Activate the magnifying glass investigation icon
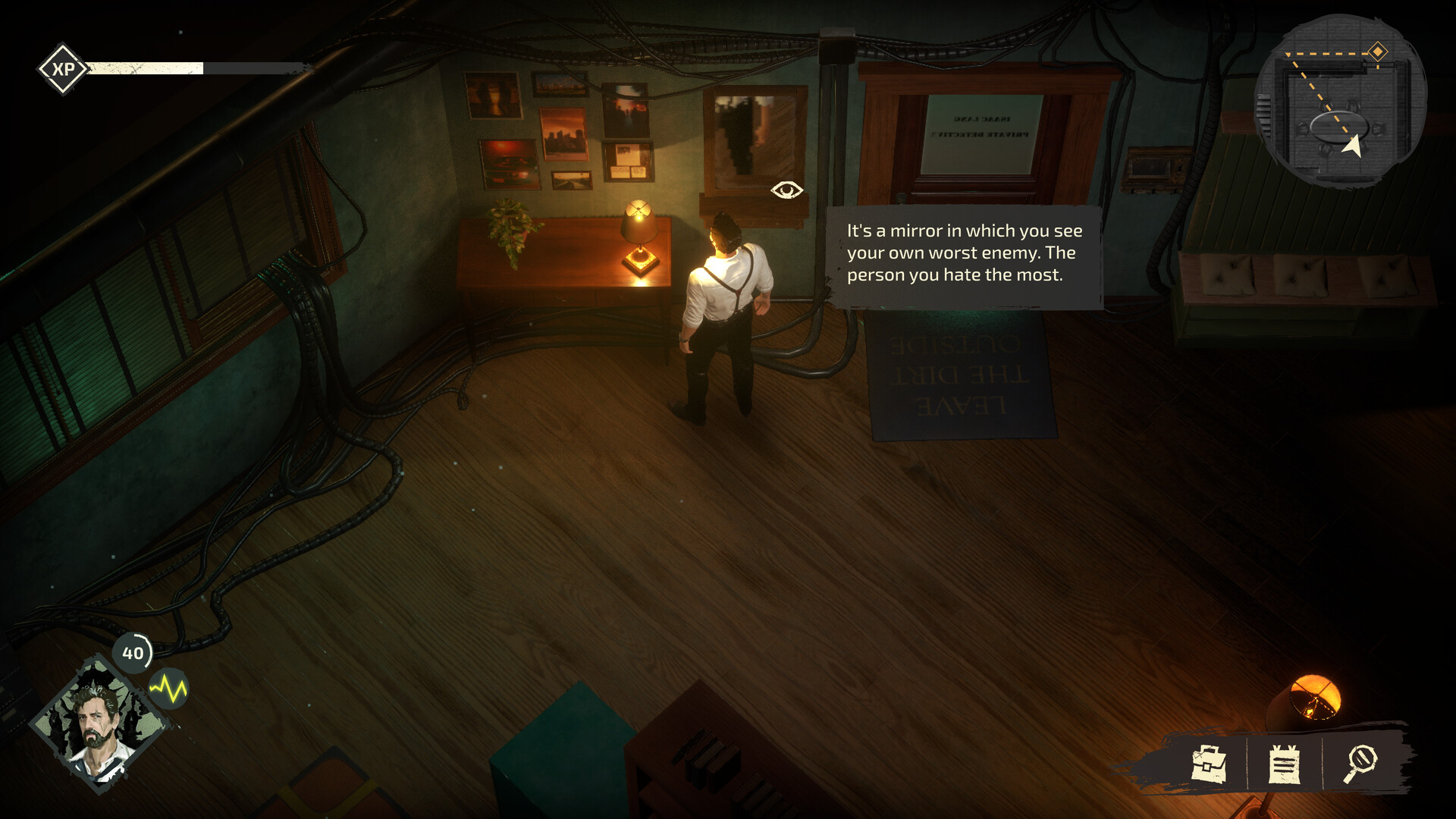Screen dimensions: 1456x819 tap(1361, 762)
